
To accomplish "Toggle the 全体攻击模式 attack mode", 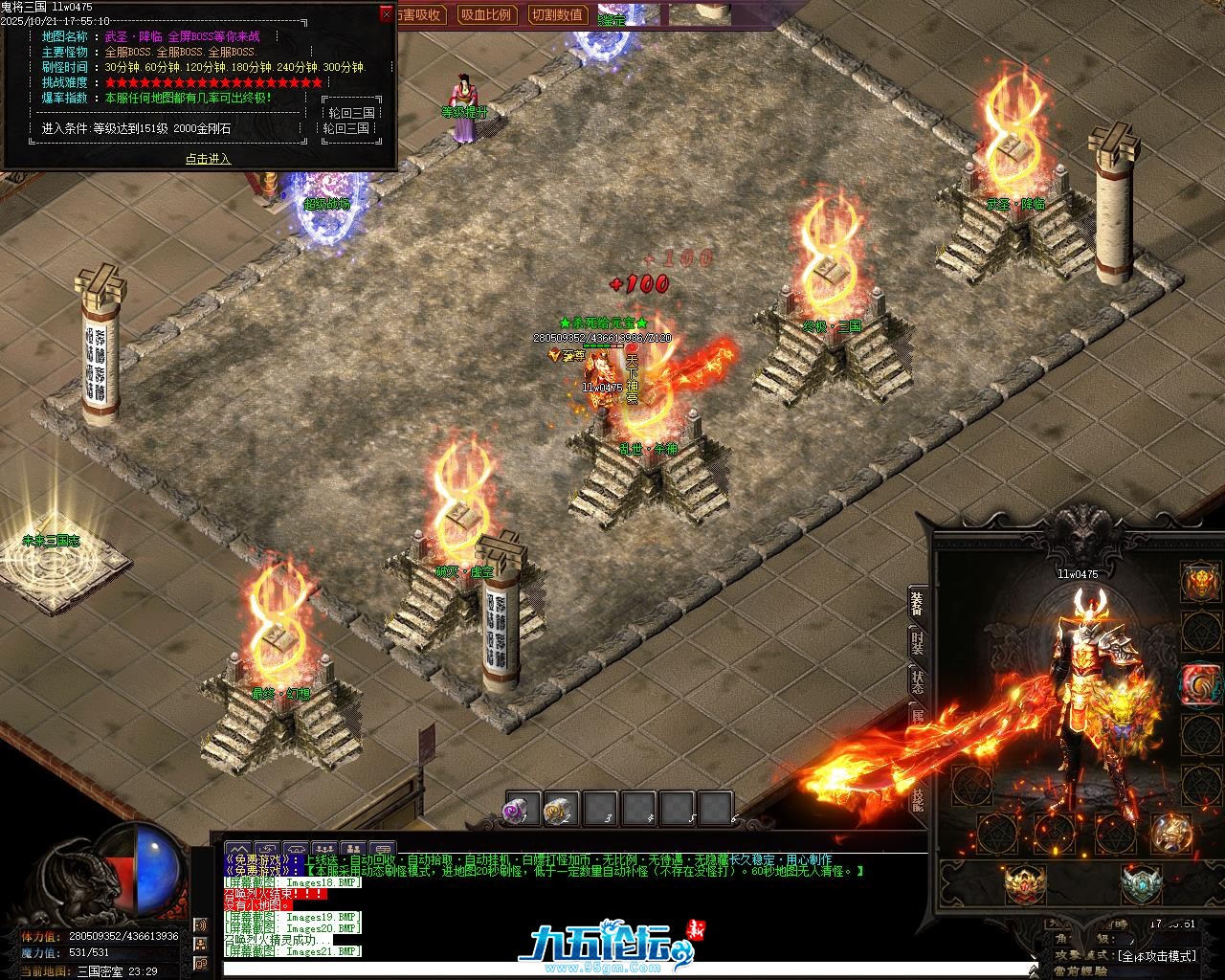I will click(x=1156, y=955).
